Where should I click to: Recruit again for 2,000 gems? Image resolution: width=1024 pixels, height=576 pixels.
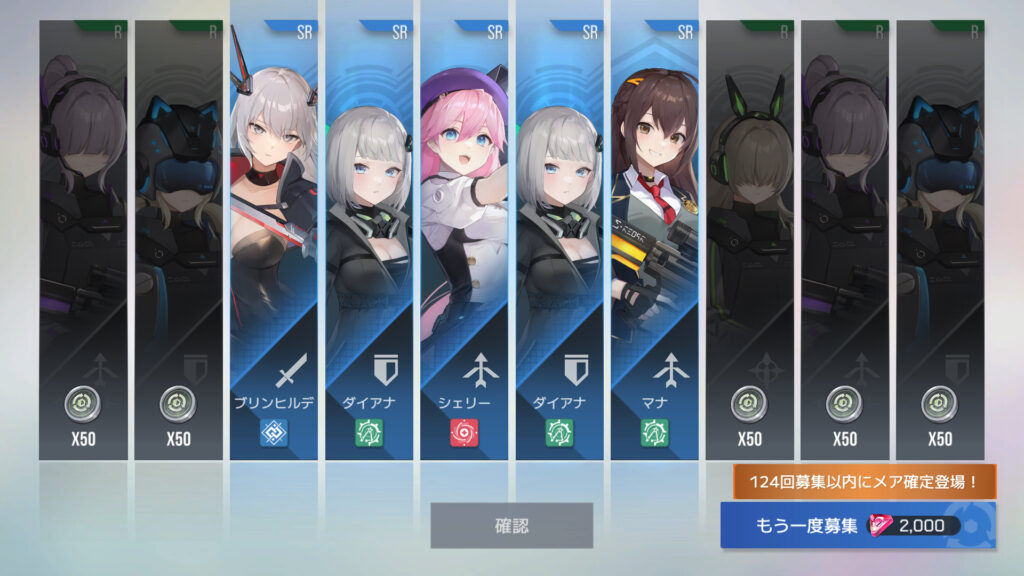(857, 526)
